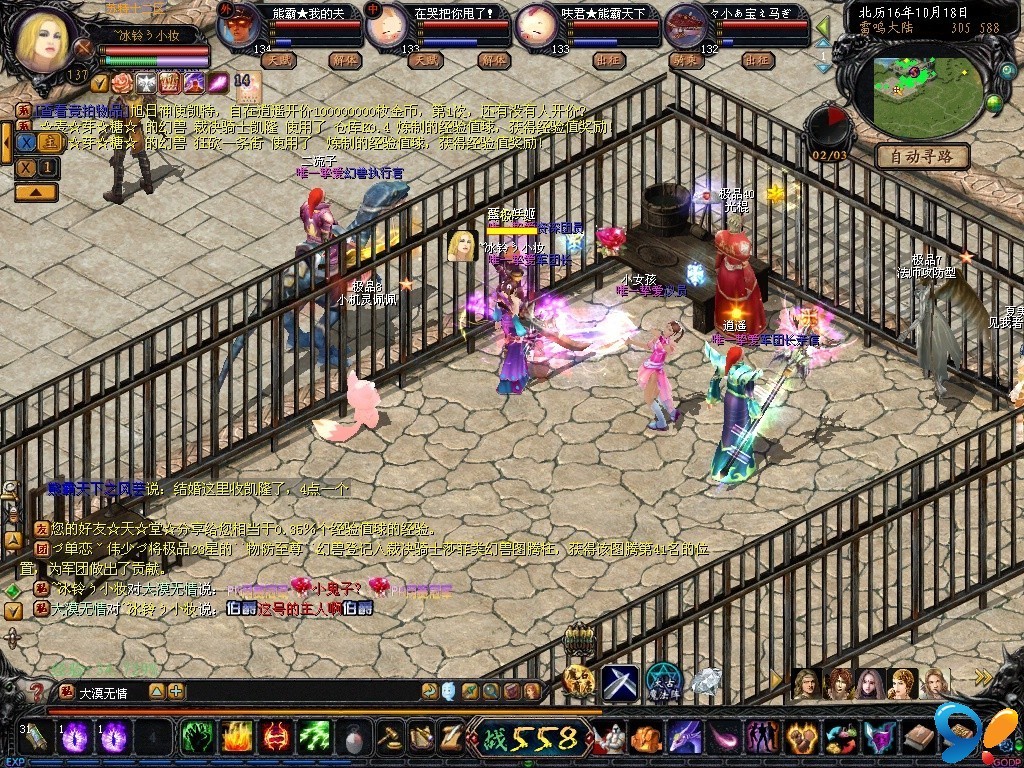Activate the fire flames skill in hotbar

tap(235, 739)
